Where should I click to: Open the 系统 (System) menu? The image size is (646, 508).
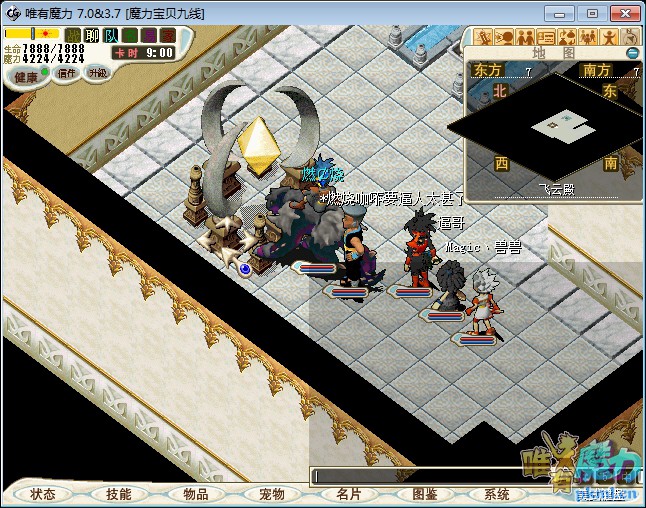[497, 494]
